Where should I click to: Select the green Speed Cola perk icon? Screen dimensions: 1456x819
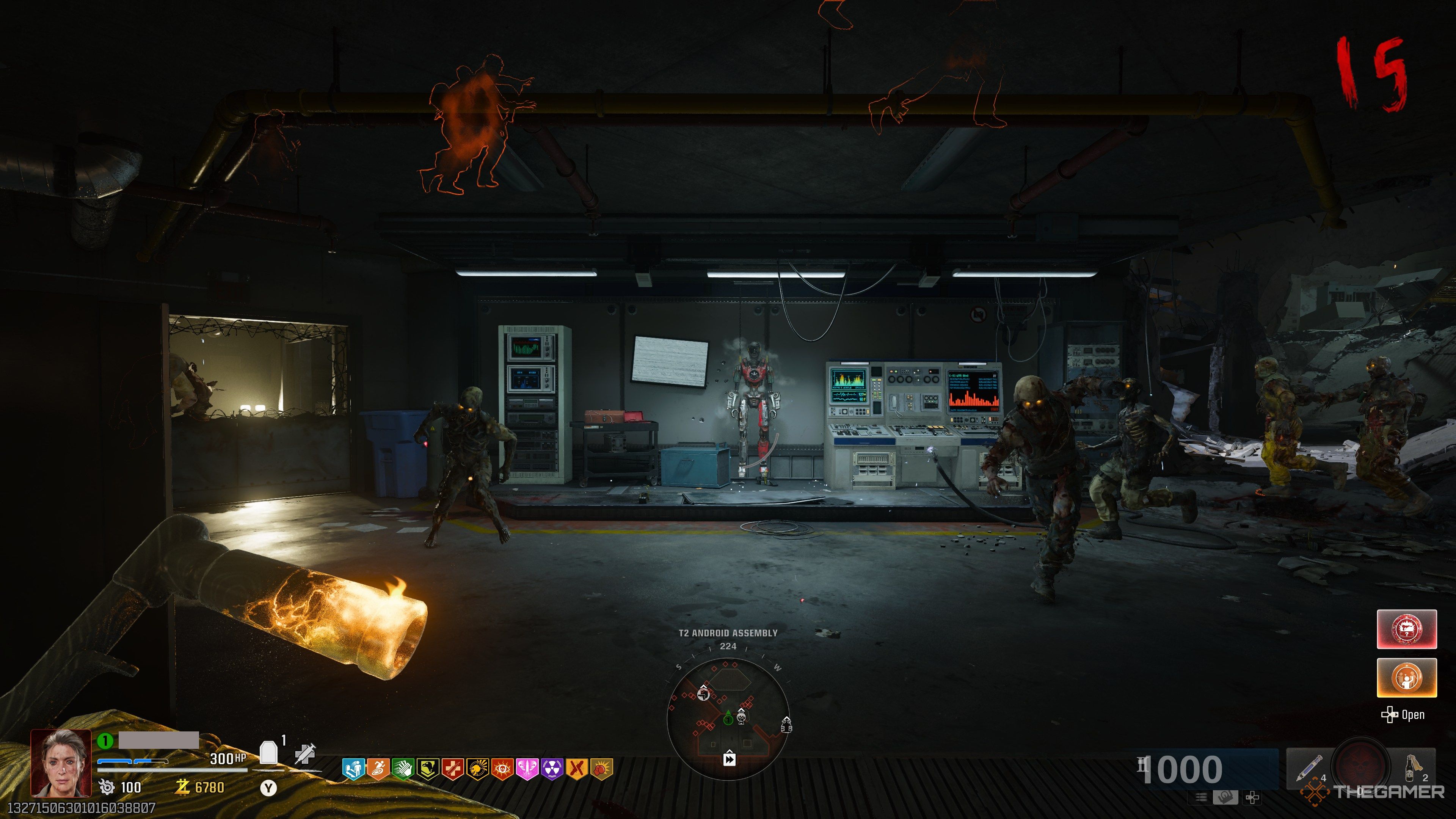coord(403,769)
